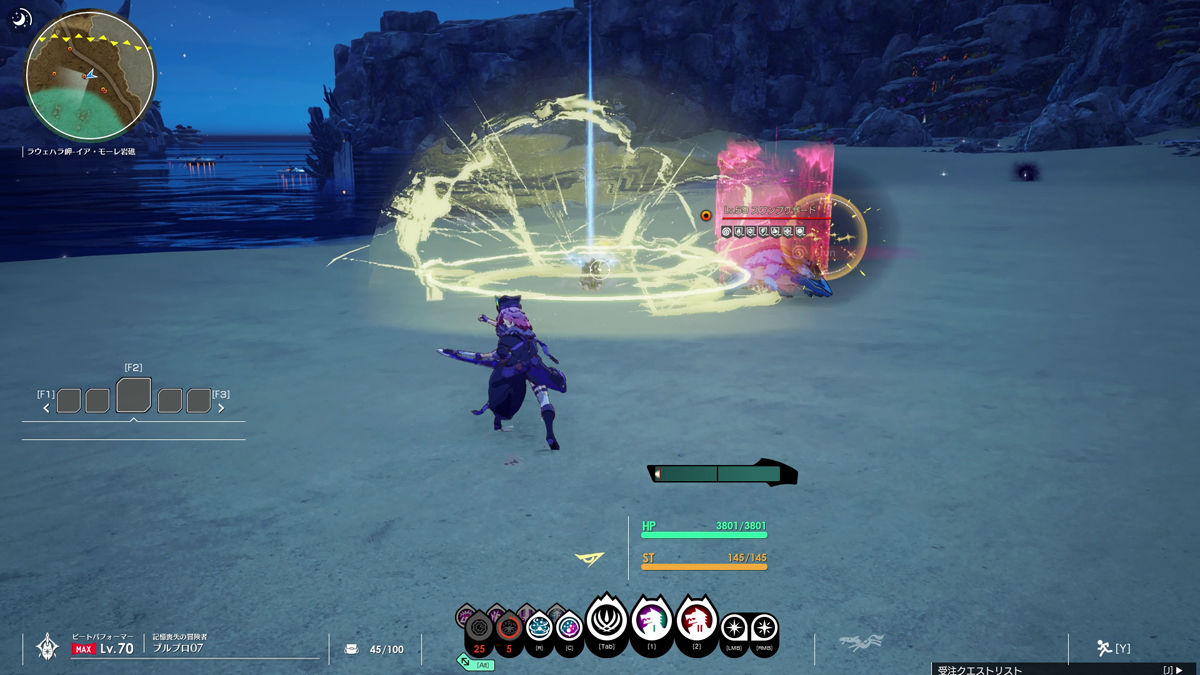
Task: Use the purple and green beast skill
Action: (x=651, y=622)
